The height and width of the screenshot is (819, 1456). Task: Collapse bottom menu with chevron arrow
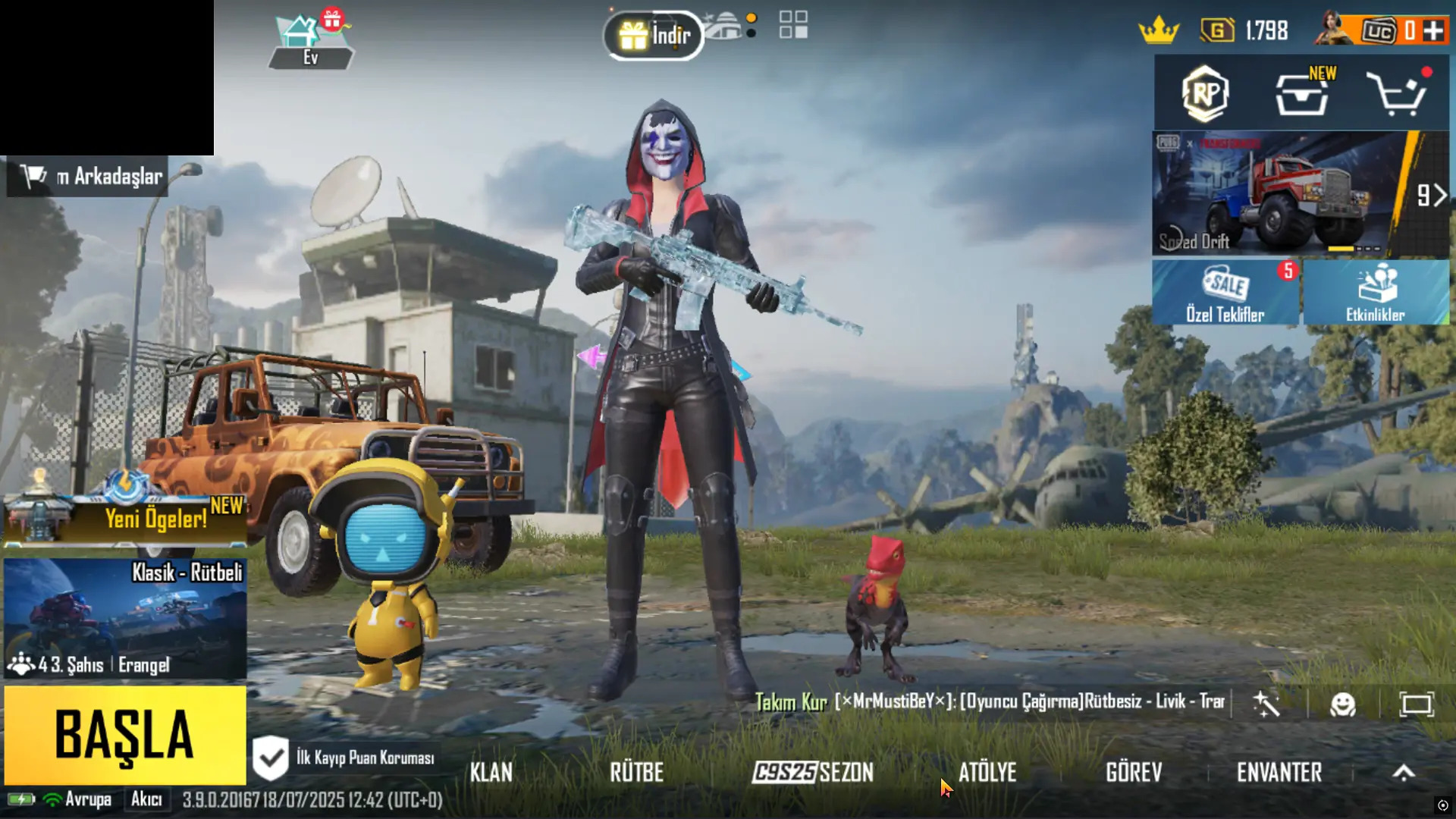1404,772
